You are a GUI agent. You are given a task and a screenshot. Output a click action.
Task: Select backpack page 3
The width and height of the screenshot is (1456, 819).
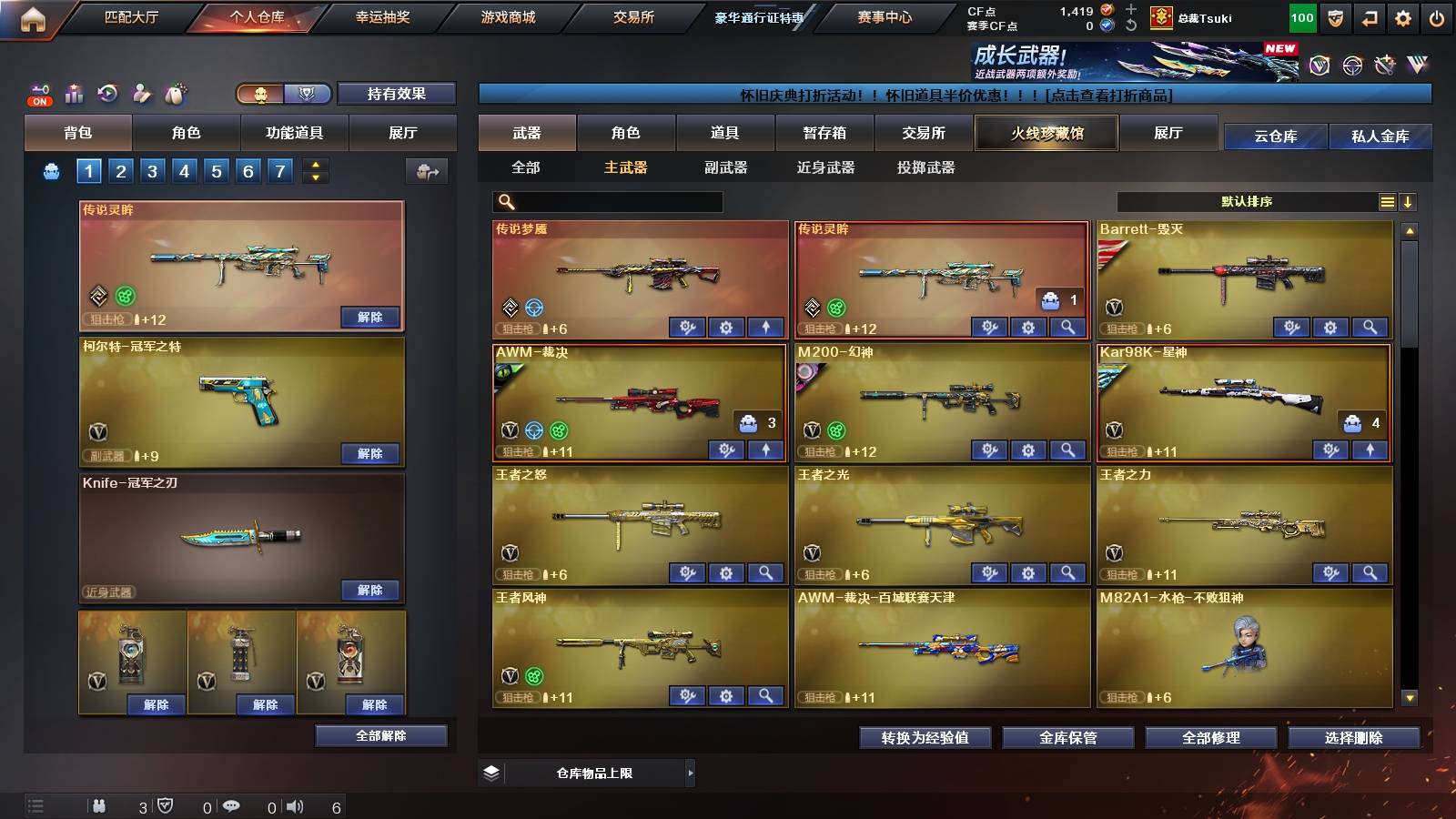pos(153,170)
